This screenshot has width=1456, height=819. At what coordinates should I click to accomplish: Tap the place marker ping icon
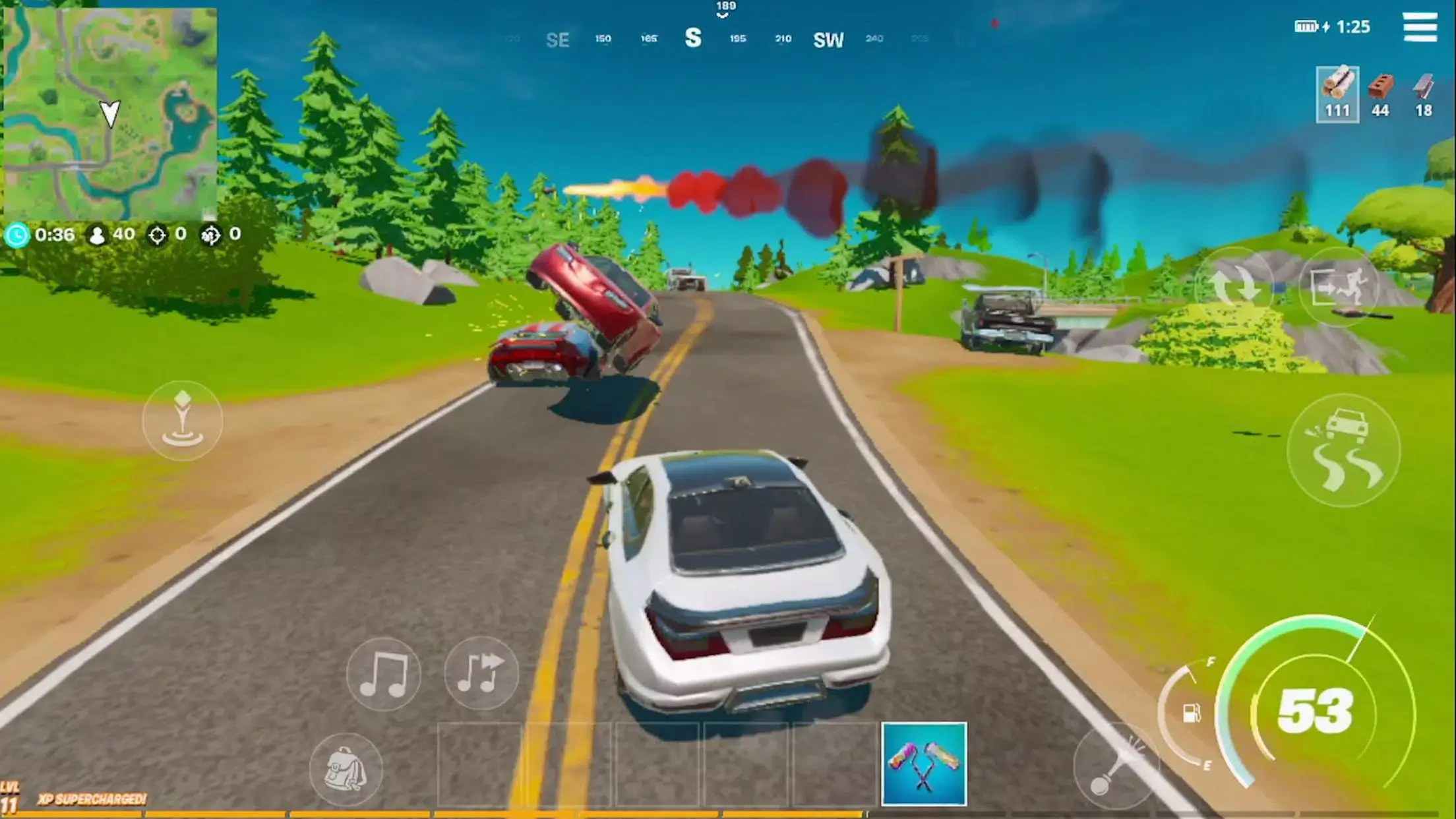tap(183, 421)
